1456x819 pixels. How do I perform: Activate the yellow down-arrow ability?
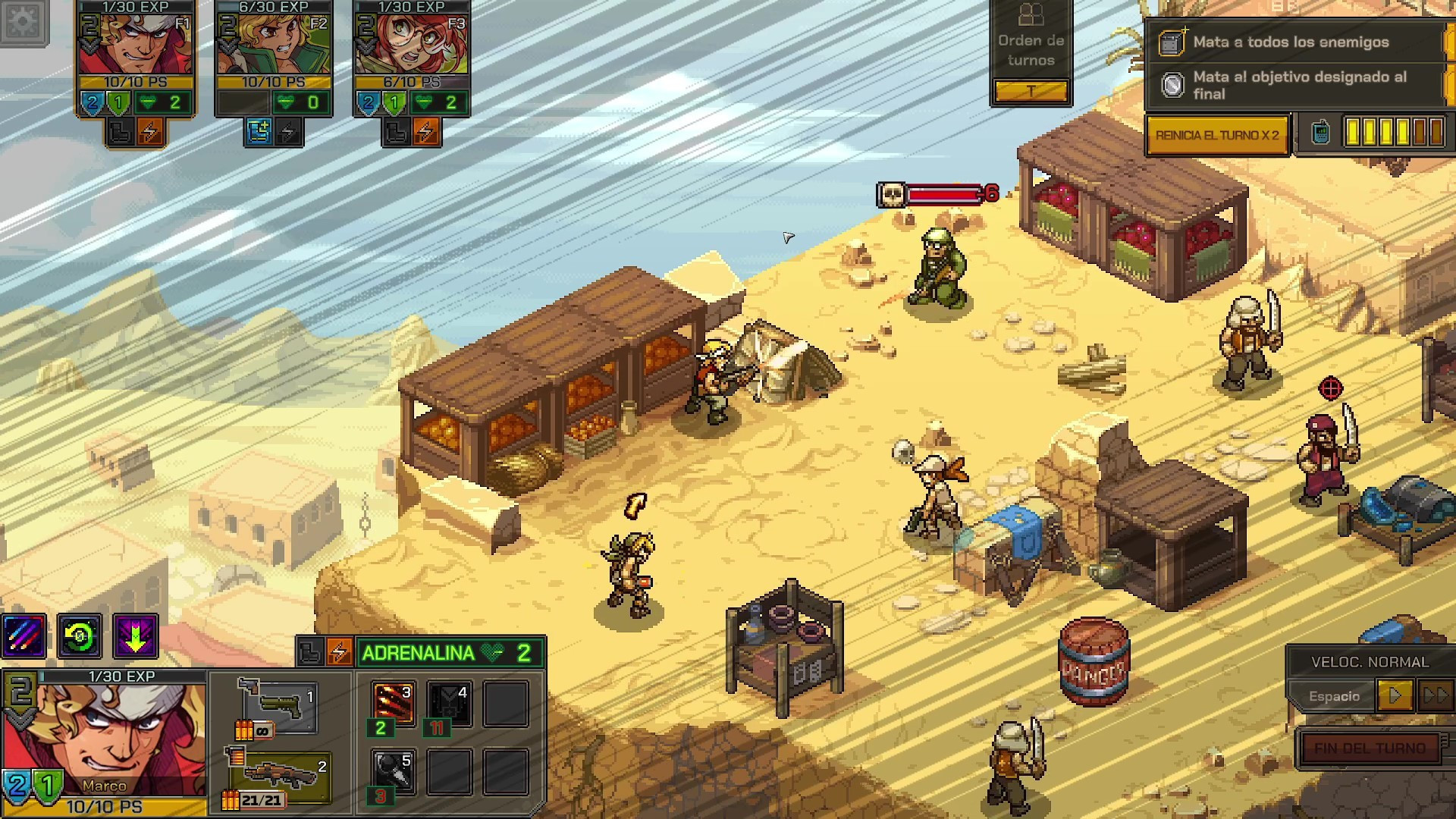136,635
